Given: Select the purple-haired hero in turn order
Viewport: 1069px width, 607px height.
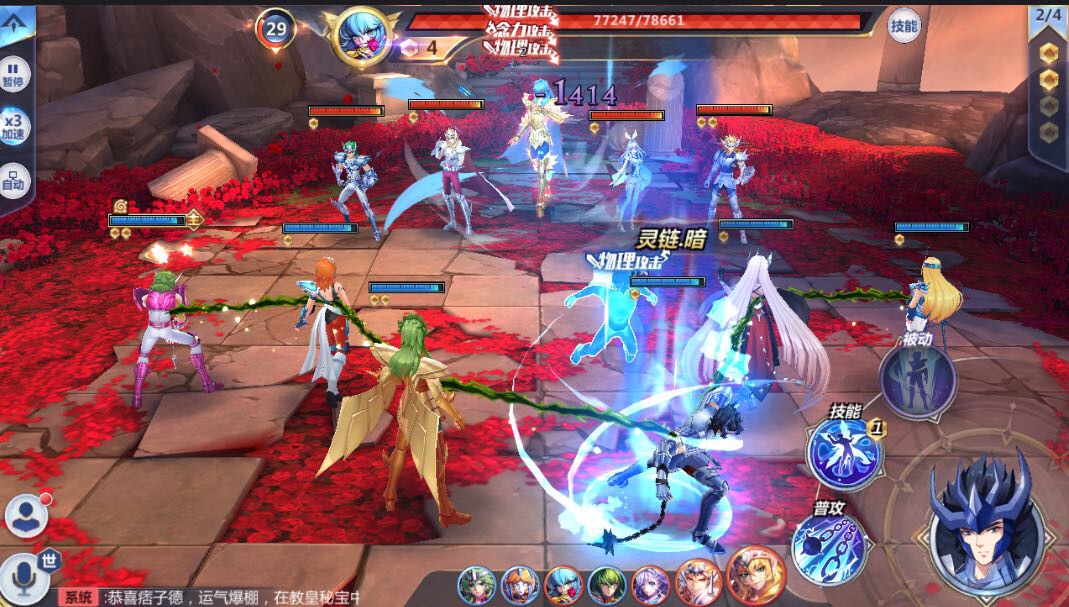Looking at the screenshot, I should click(x=648, y=584).
